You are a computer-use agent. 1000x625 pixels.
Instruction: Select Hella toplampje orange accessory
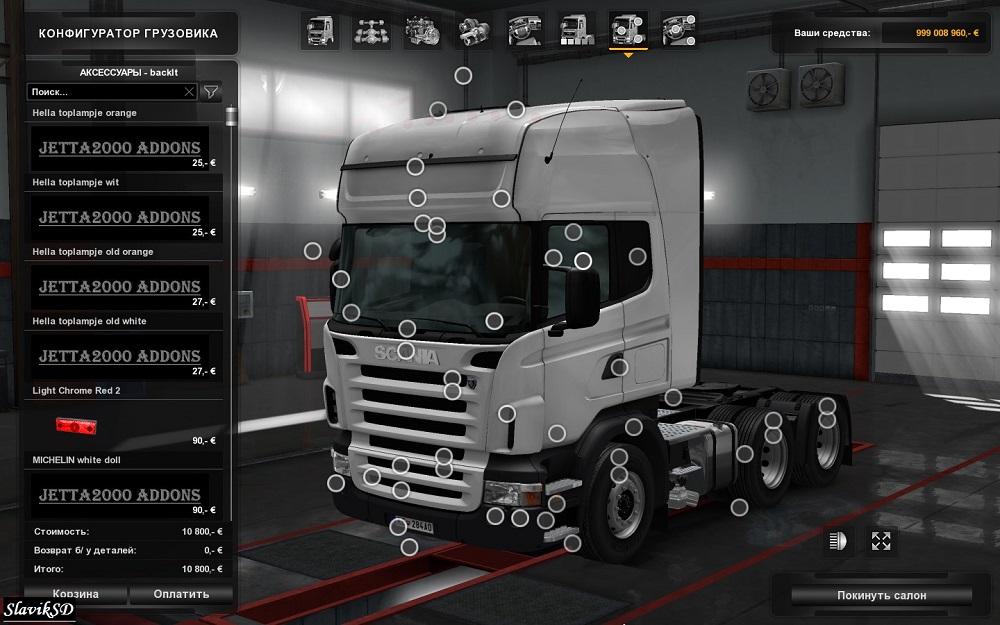click(x=119, y=147)
